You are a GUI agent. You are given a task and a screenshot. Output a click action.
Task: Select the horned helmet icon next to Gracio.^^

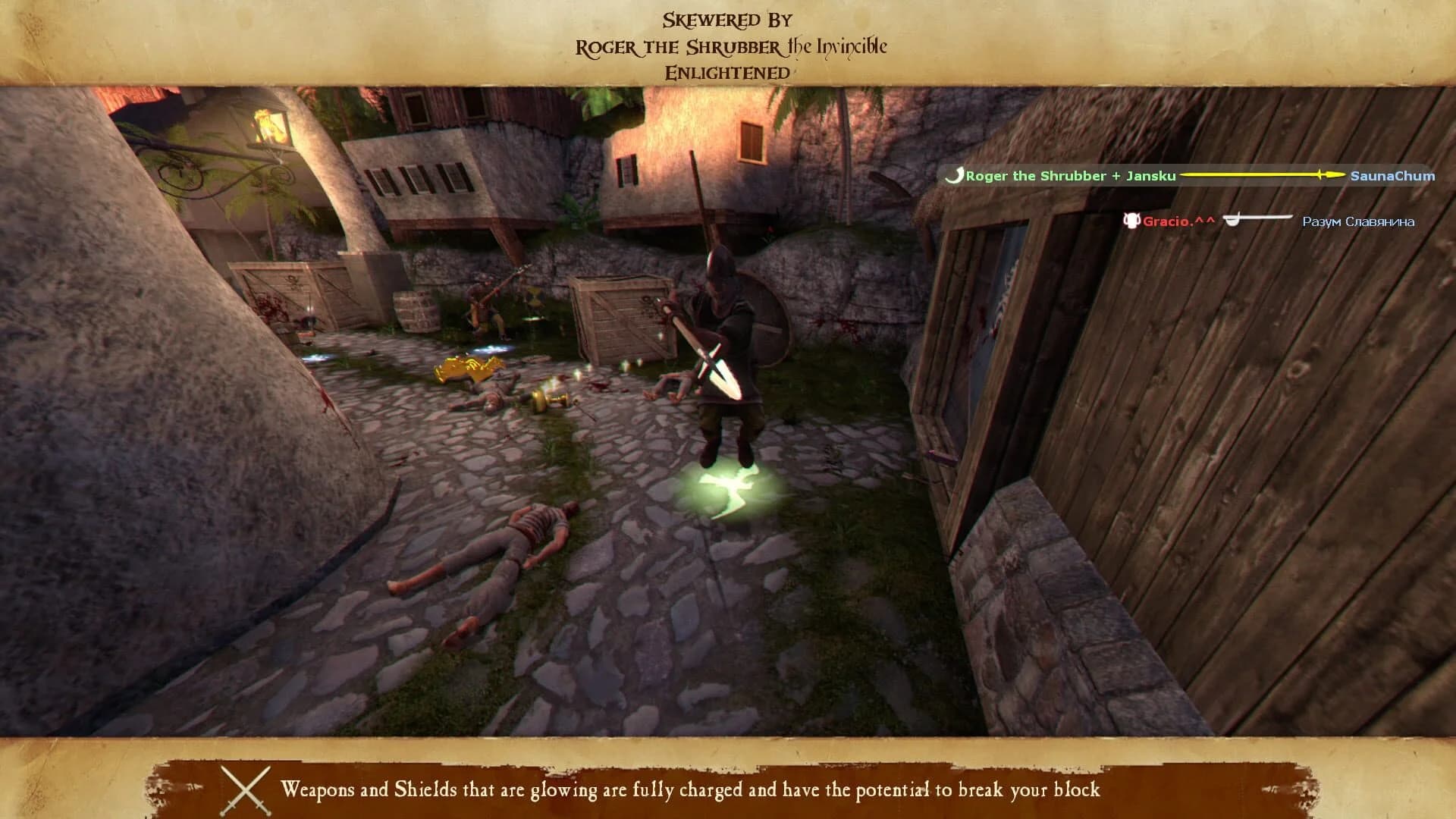tap(1131, 220)
